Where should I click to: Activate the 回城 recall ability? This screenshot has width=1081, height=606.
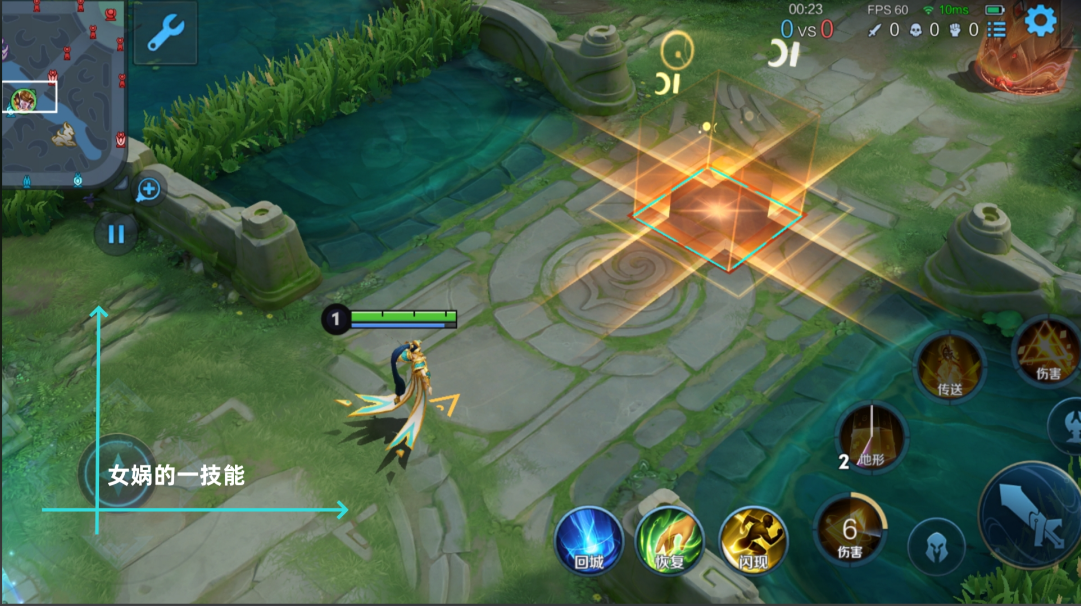click(x=589, y=540)
